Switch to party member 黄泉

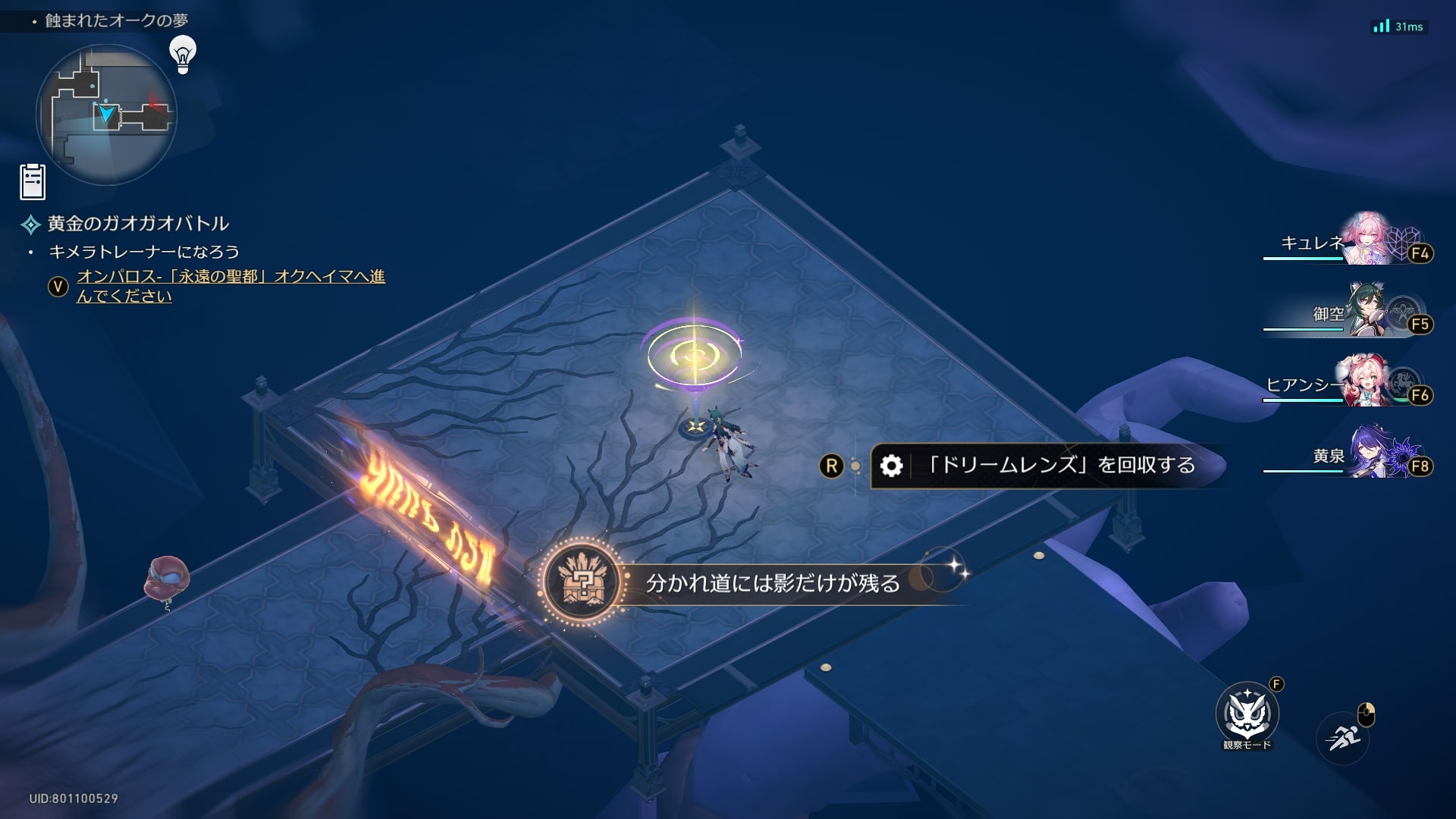point(1368,453)
